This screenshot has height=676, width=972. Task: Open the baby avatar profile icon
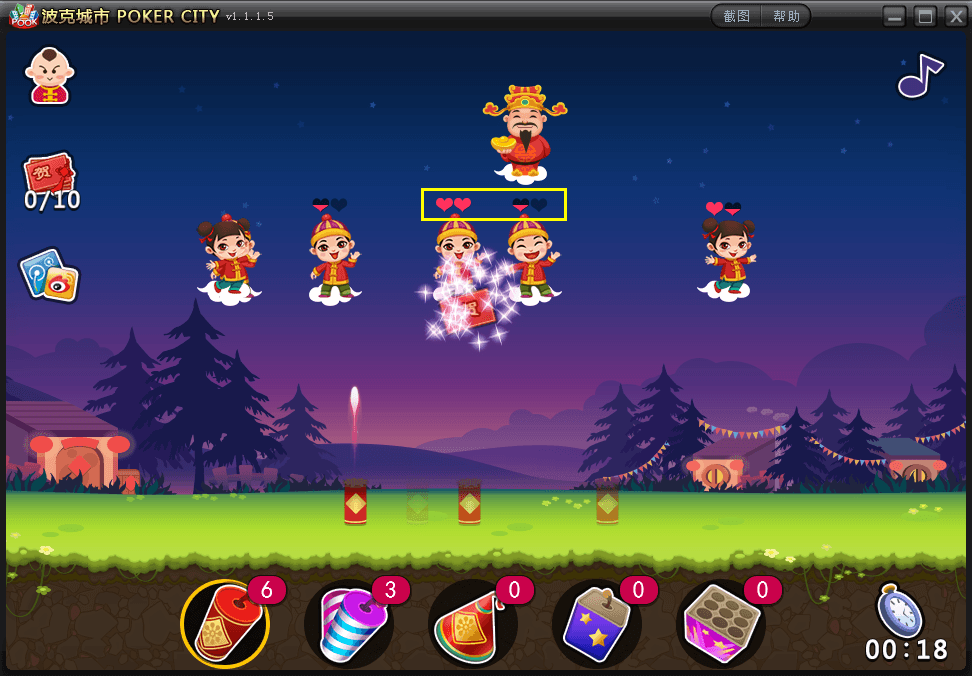(x=49, y=76)
